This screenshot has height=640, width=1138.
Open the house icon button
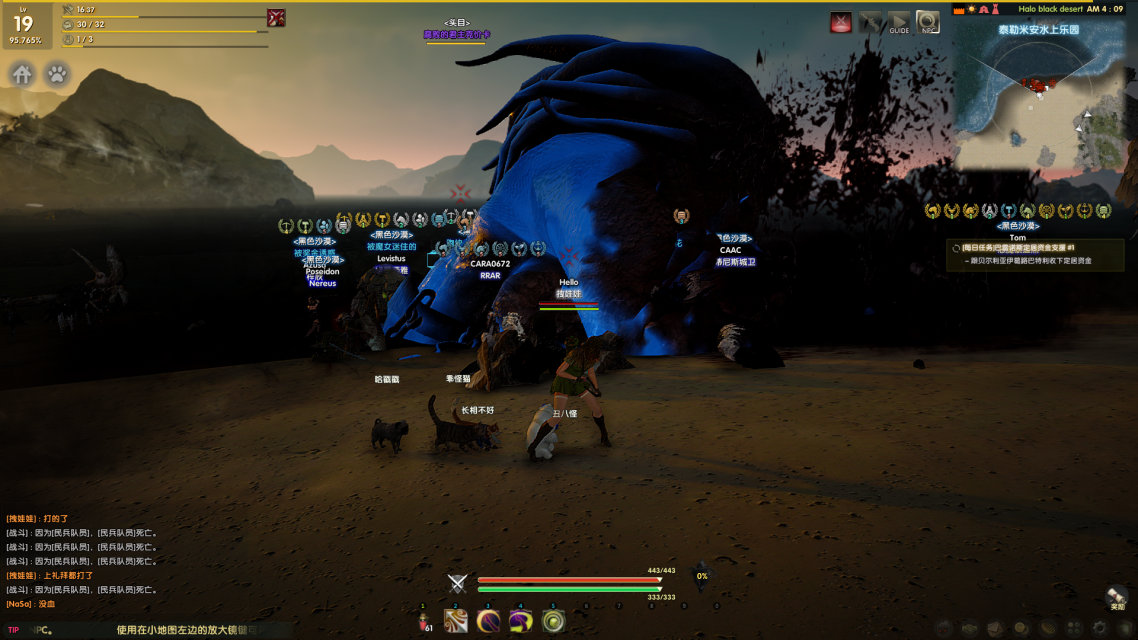click(23, 74)
